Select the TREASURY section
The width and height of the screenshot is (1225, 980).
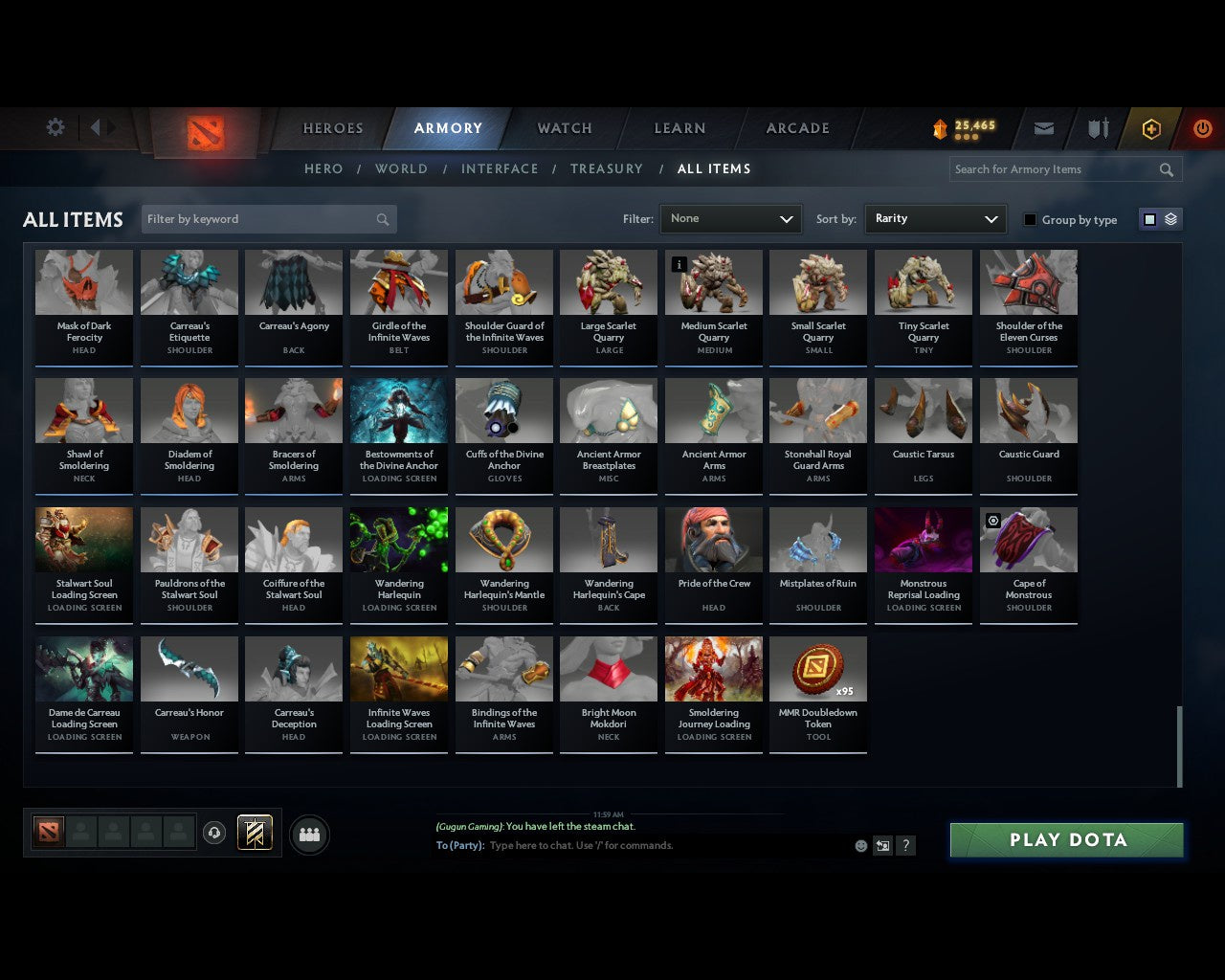point(607,168)
